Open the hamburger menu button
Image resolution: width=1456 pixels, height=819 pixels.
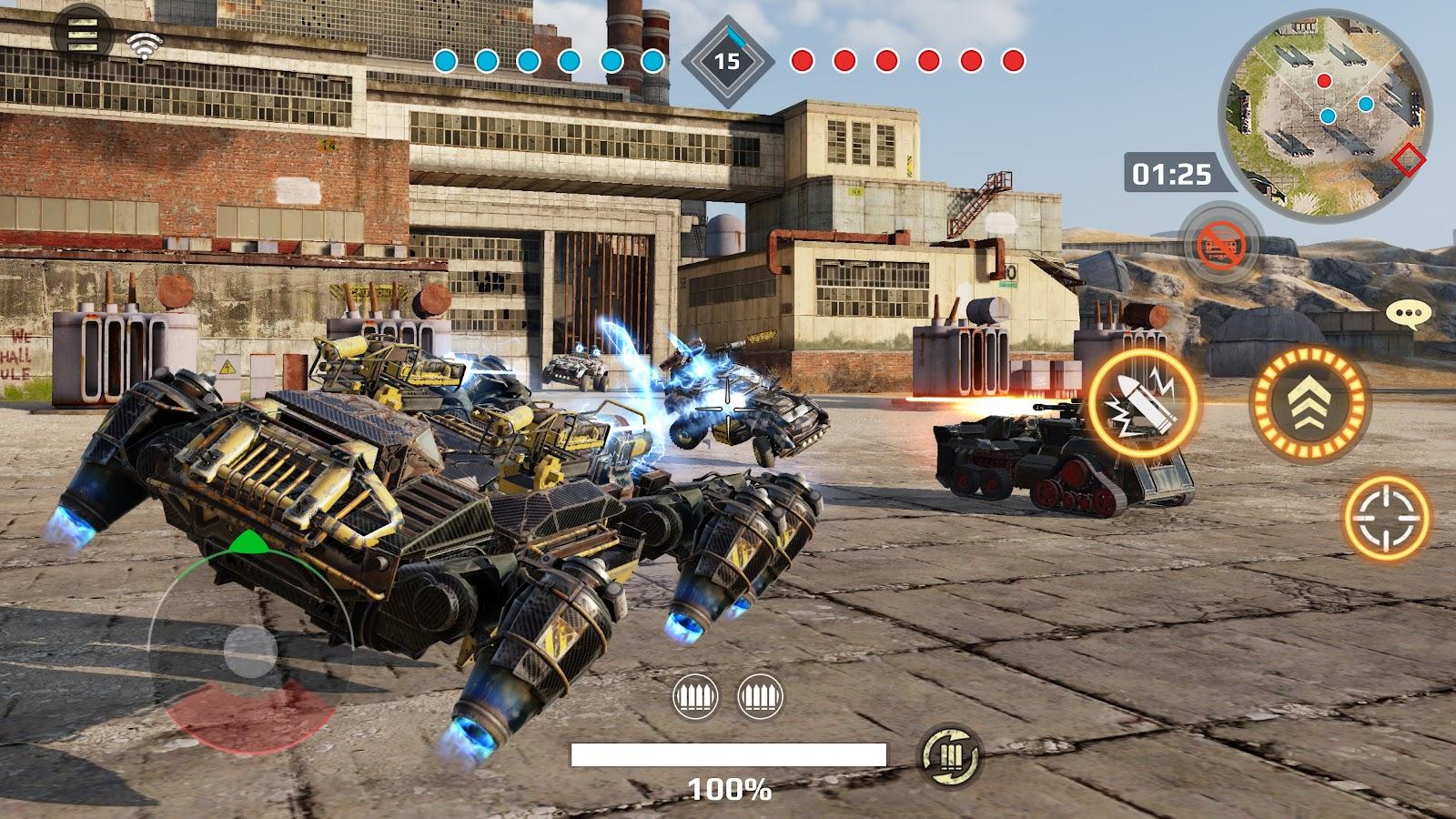coord(83,34)
